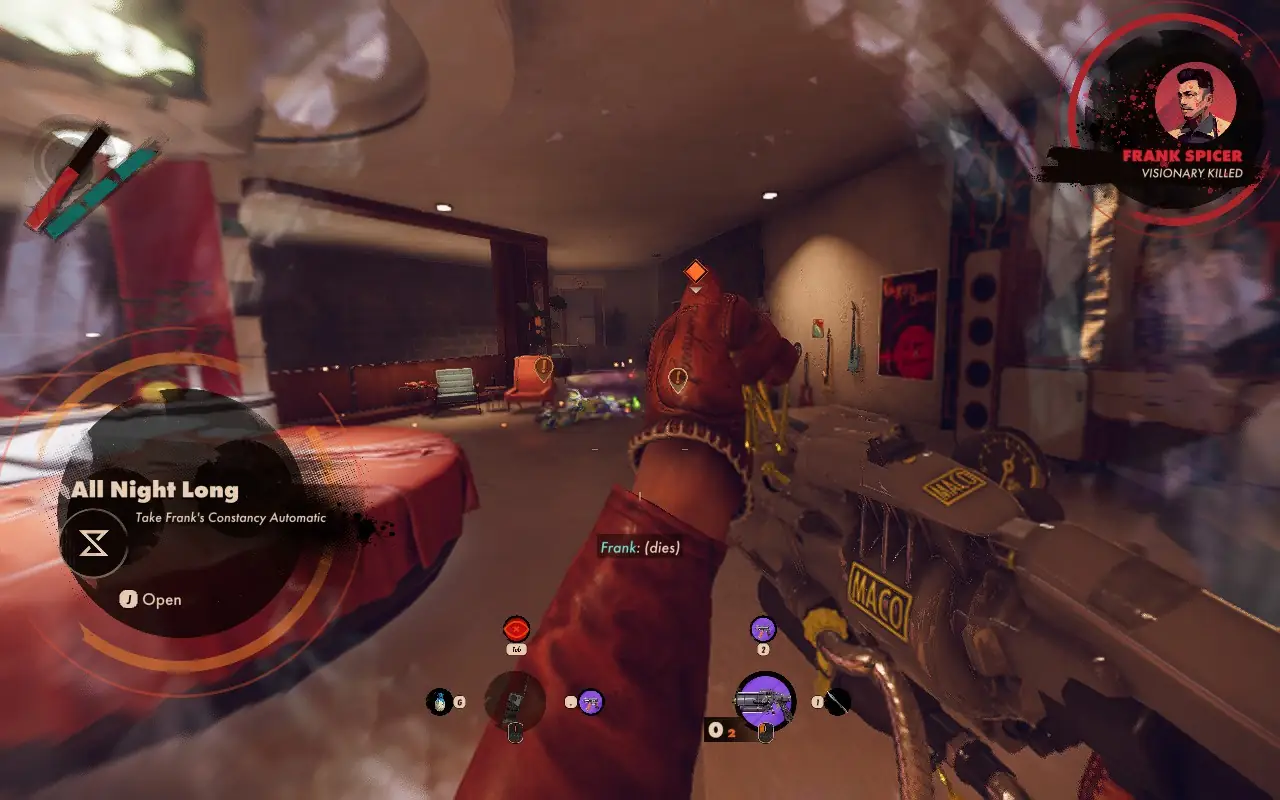The width and height of the screenshot is (1280, 800).
Task: Select the large equipped purple gun slot
Action: click(x=765, y=700)
